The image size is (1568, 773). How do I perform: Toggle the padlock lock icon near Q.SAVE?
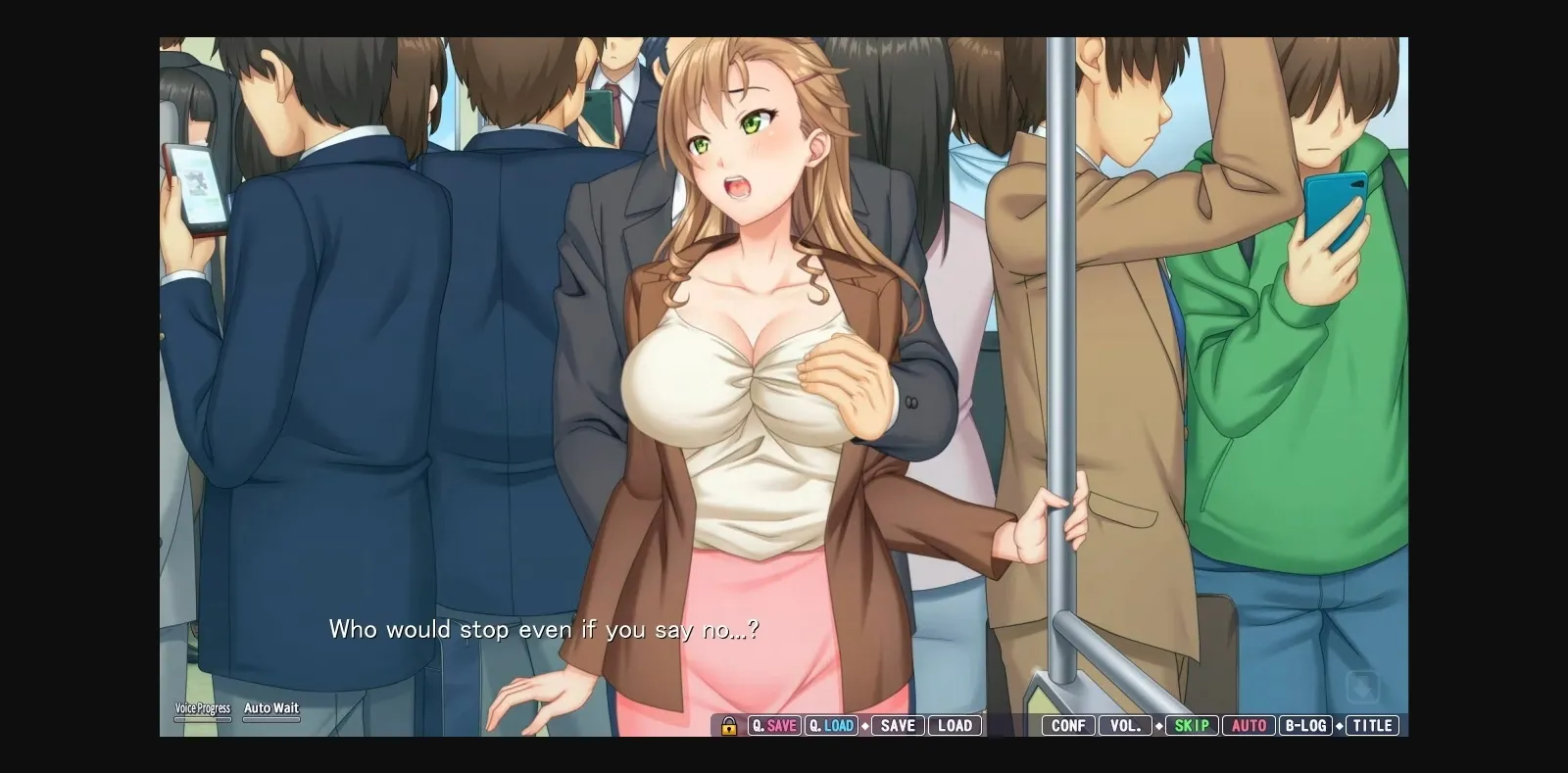[x=727, y=726]
